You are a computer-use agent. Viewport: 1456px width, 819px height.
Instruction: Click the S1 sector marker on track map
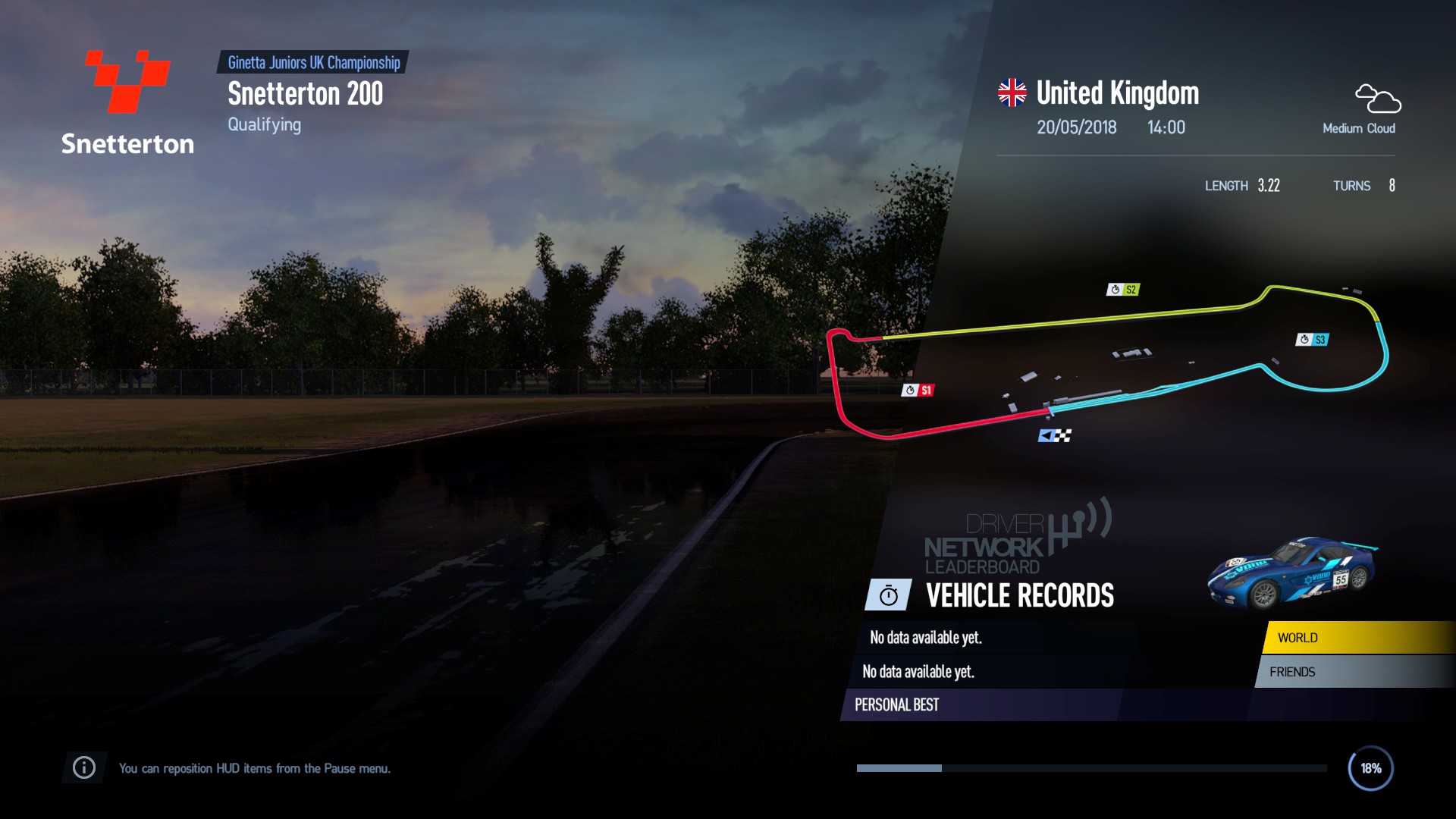[x=918, y=391]
